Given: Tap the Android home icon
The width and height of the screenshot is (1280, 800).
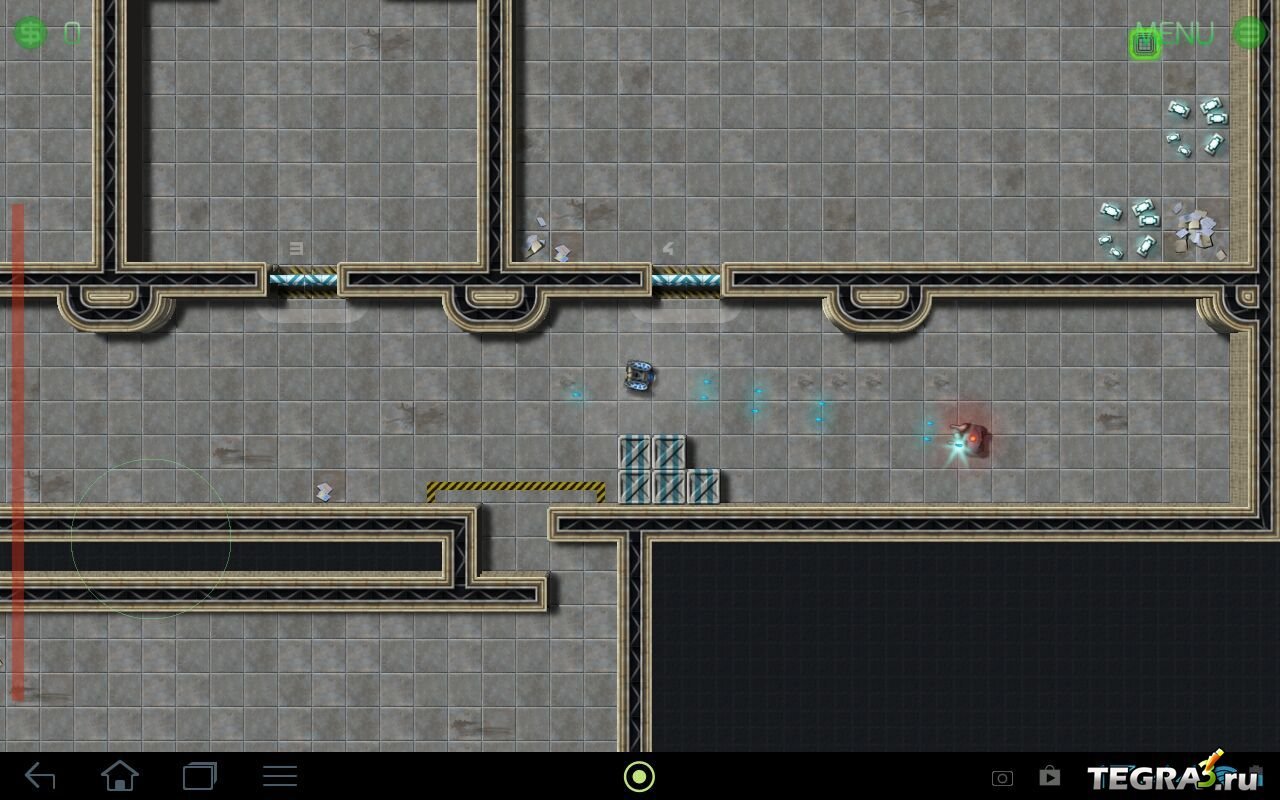Looking at the screenshot, I should (119, 776).
